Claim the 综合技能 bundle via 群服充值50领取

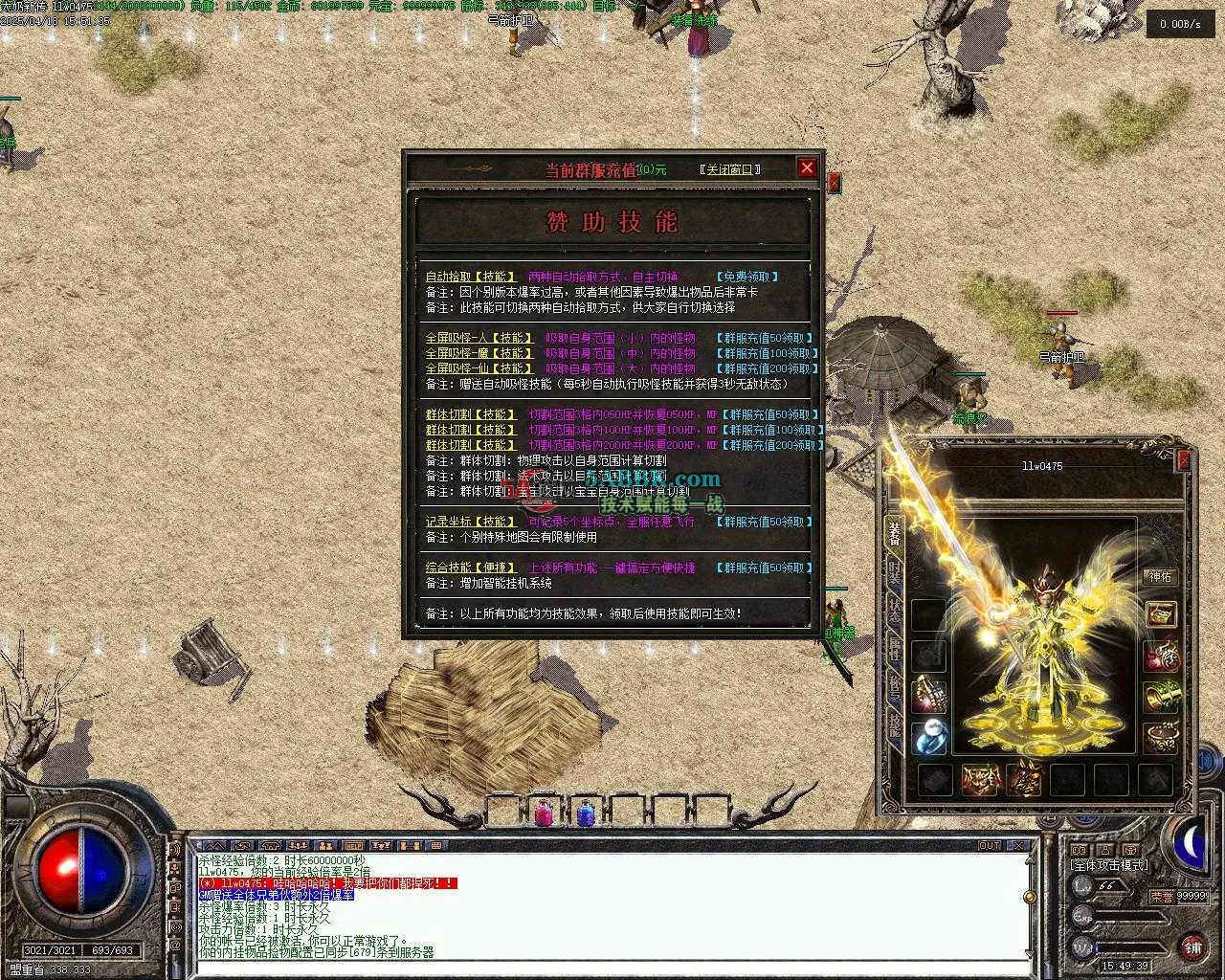coord(765,568)
